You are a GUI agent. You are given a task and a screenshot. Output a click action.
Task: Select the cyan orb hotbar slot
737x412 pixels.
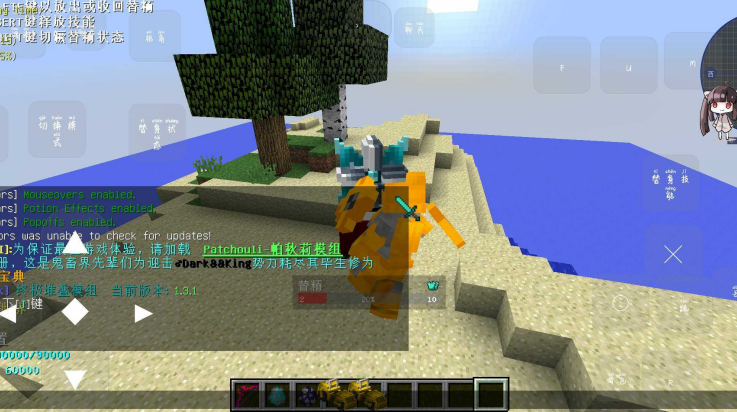(277, 395)
